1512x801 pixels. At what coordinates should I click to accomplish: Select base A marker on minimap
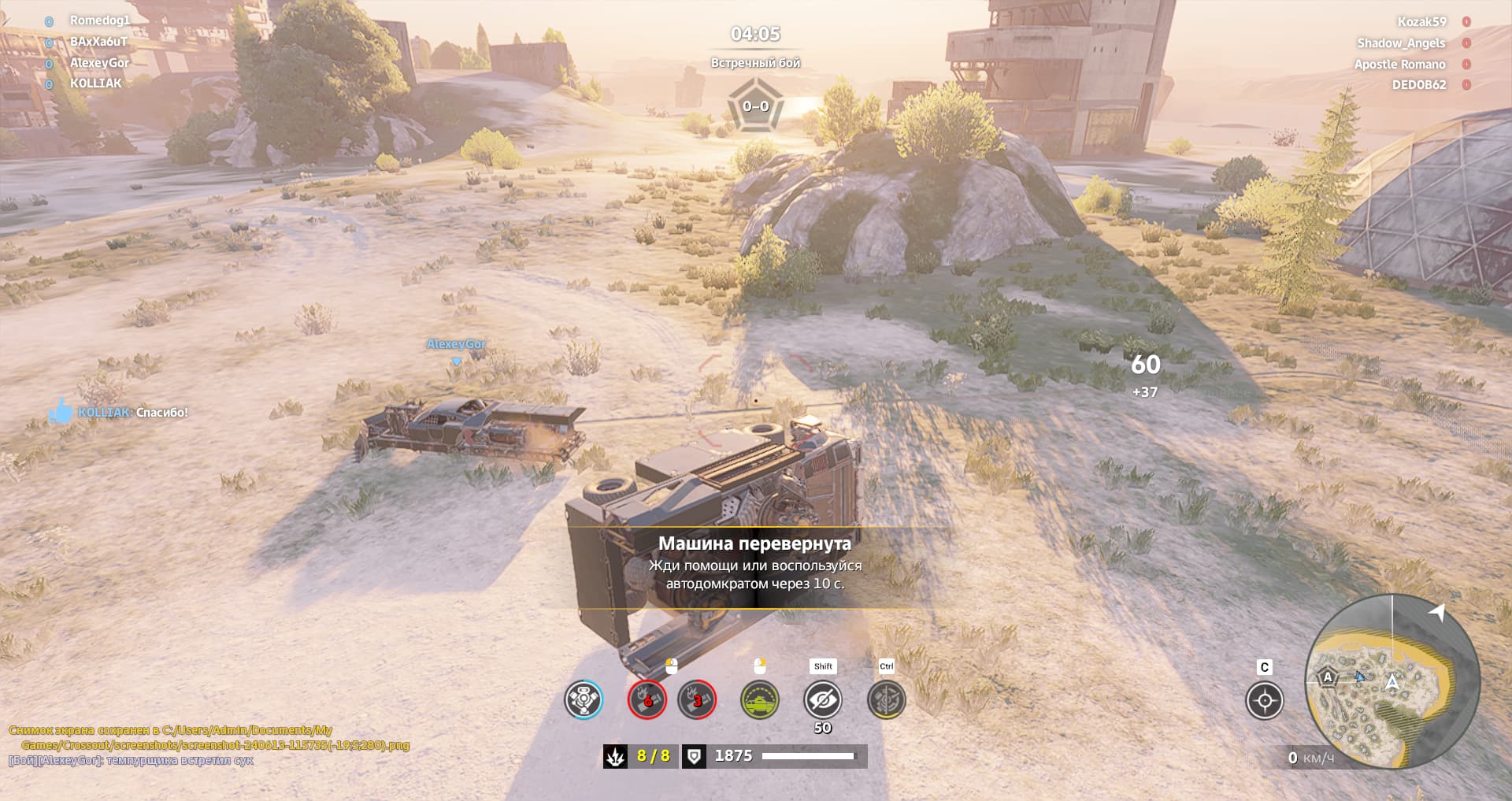(1328, 677)
